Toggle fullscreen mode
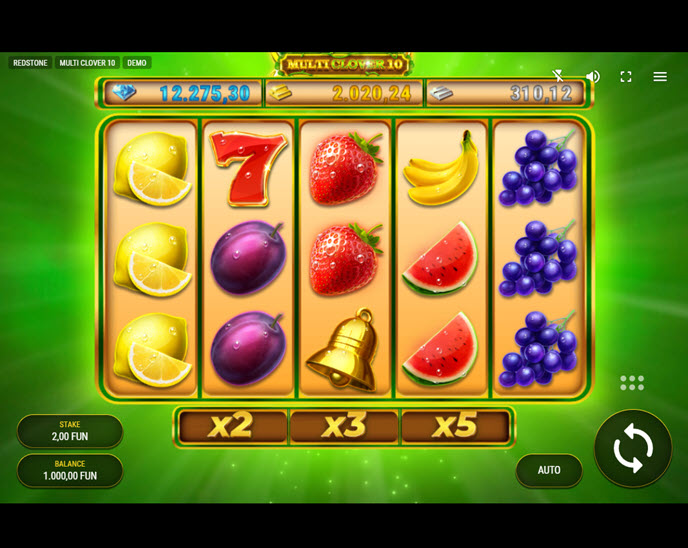 [x=626, y=77]
